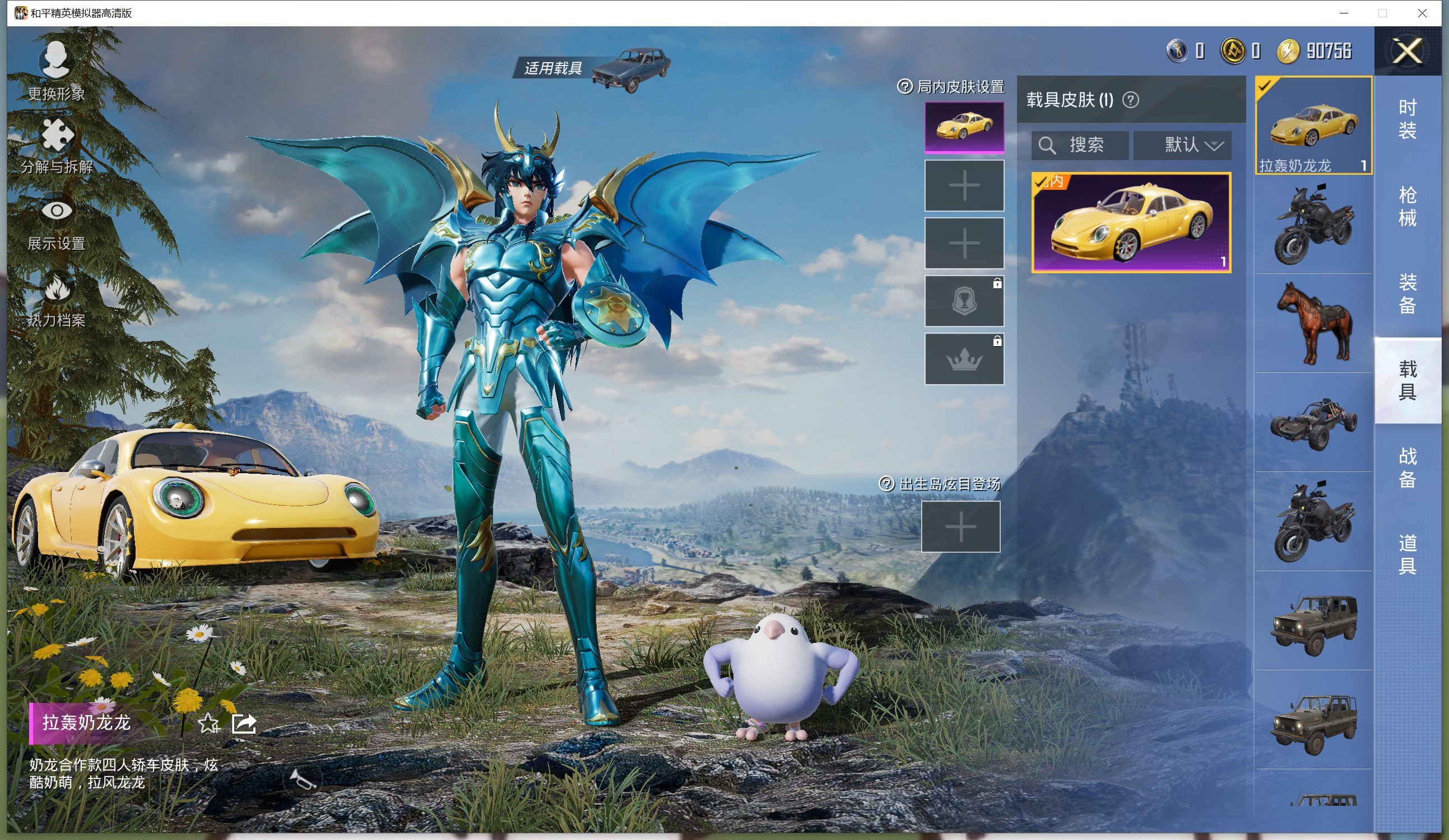Choose the buggy vehicle thumbnail
The height and width of the screenshot is (840, 1449).
click(x=1313, y=422)
